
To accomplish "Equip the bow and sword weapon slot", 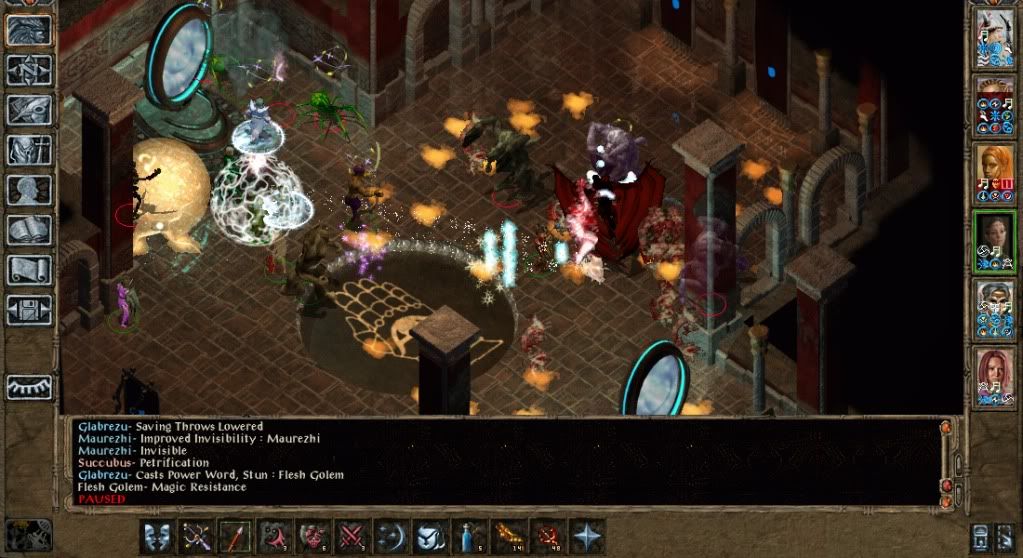I will pos(197,536).
